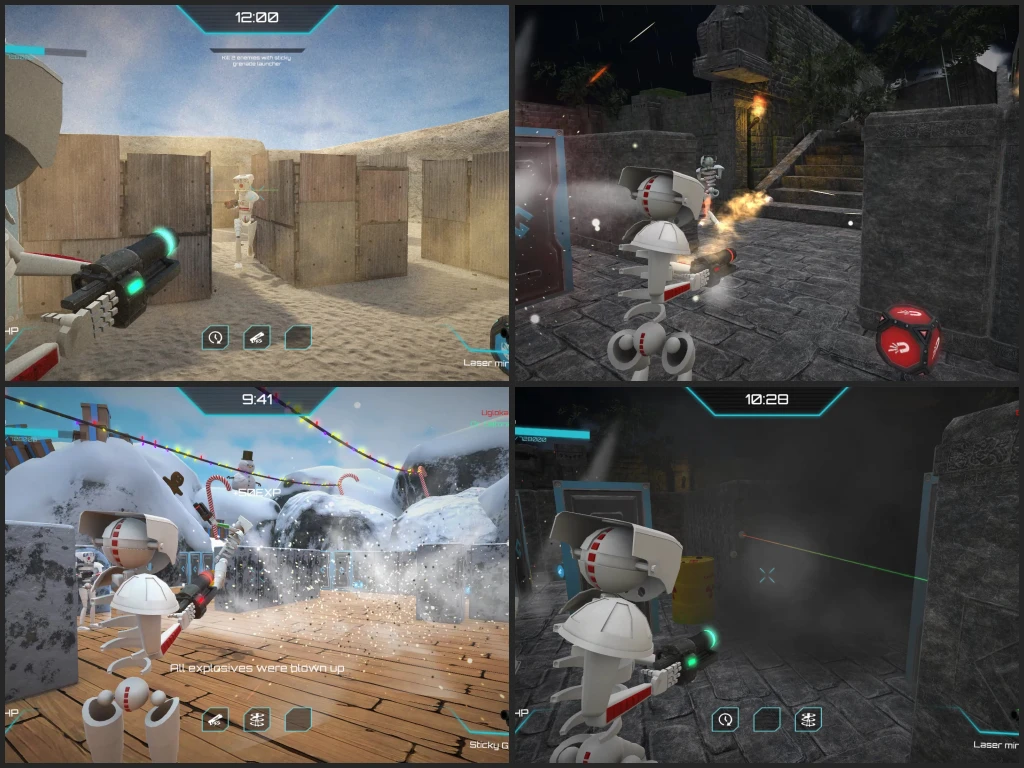Select the clock ability slot in the desert screenshot

215,338
